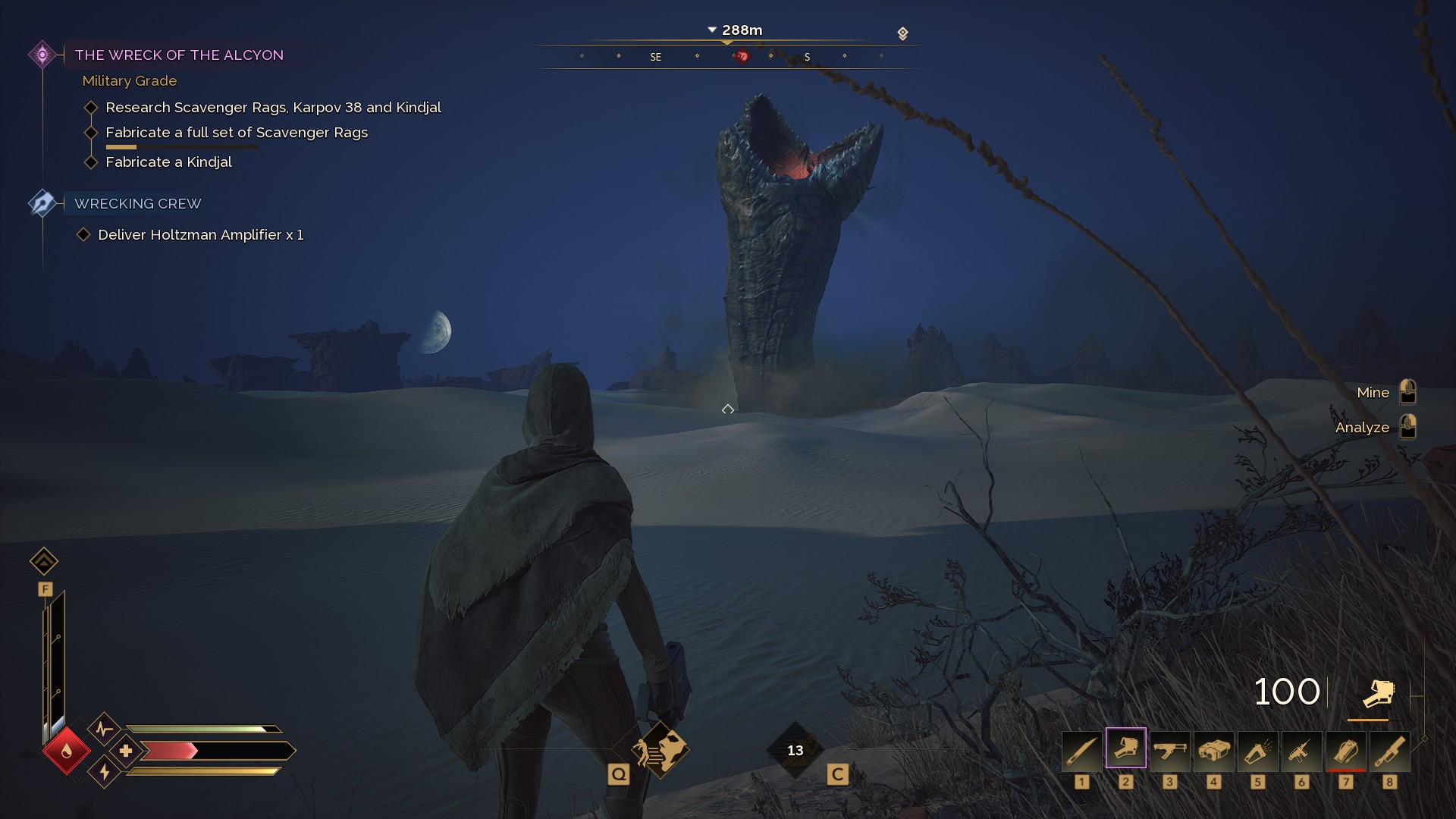Use the water pouch in slot 7
Screen dimensions: 1456x819
[1345, 751]
